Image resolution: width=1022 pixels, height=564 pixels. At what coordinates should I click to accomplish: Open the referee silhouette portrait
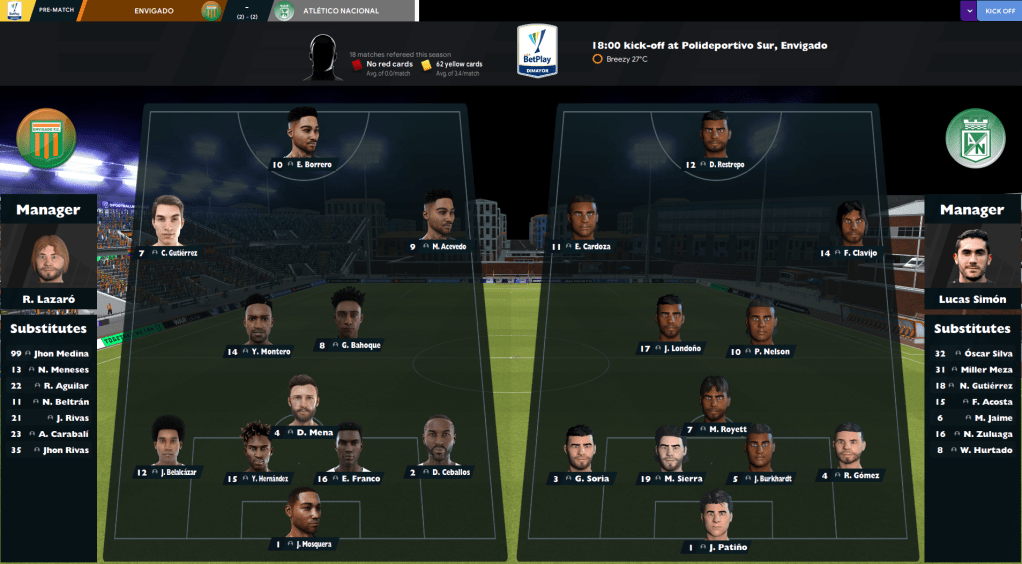[x=322, y=58]
